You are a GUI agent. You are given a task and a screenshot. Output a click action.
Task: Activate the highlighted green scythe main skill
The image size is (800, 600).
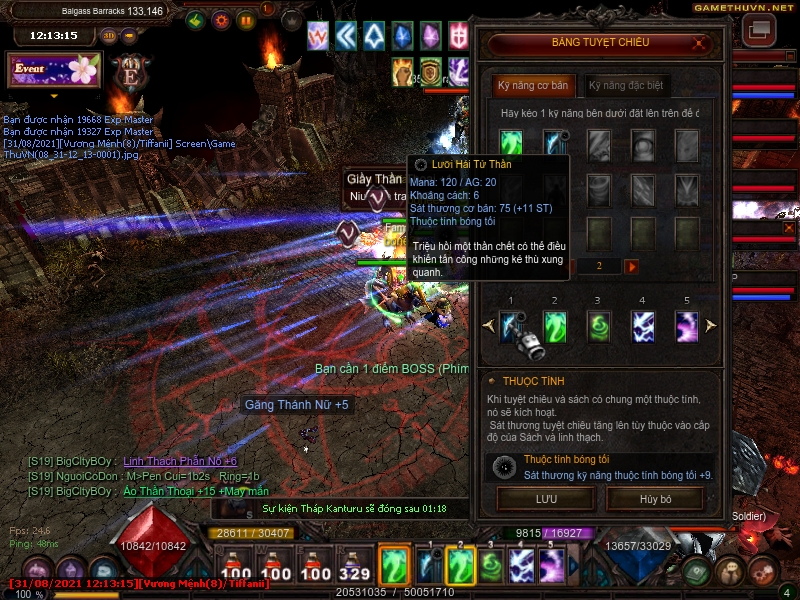[x=395, y=566]
